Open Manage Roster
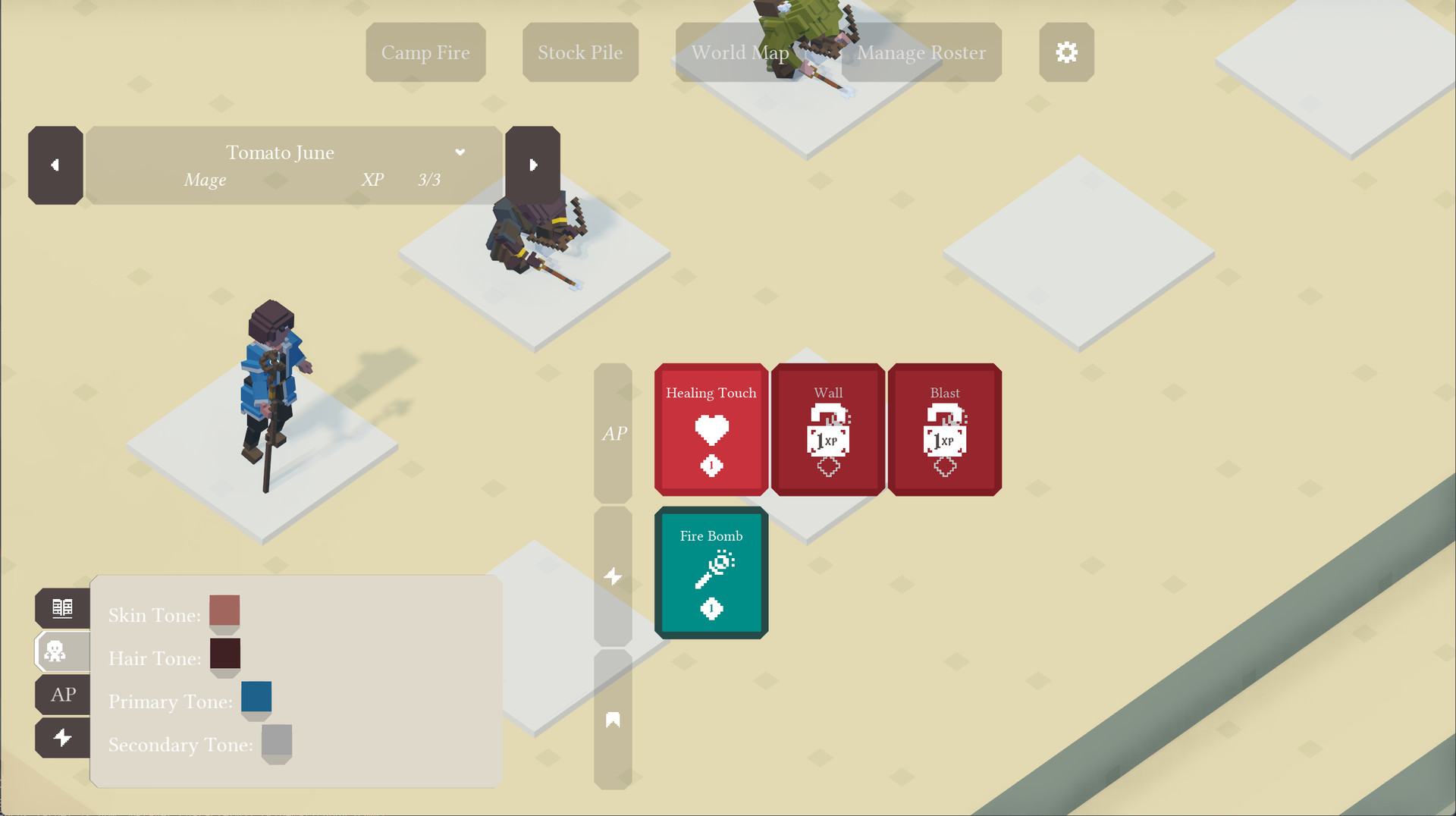The width and height of the screenshot is (1456, 816). click(x=921, y=52)
